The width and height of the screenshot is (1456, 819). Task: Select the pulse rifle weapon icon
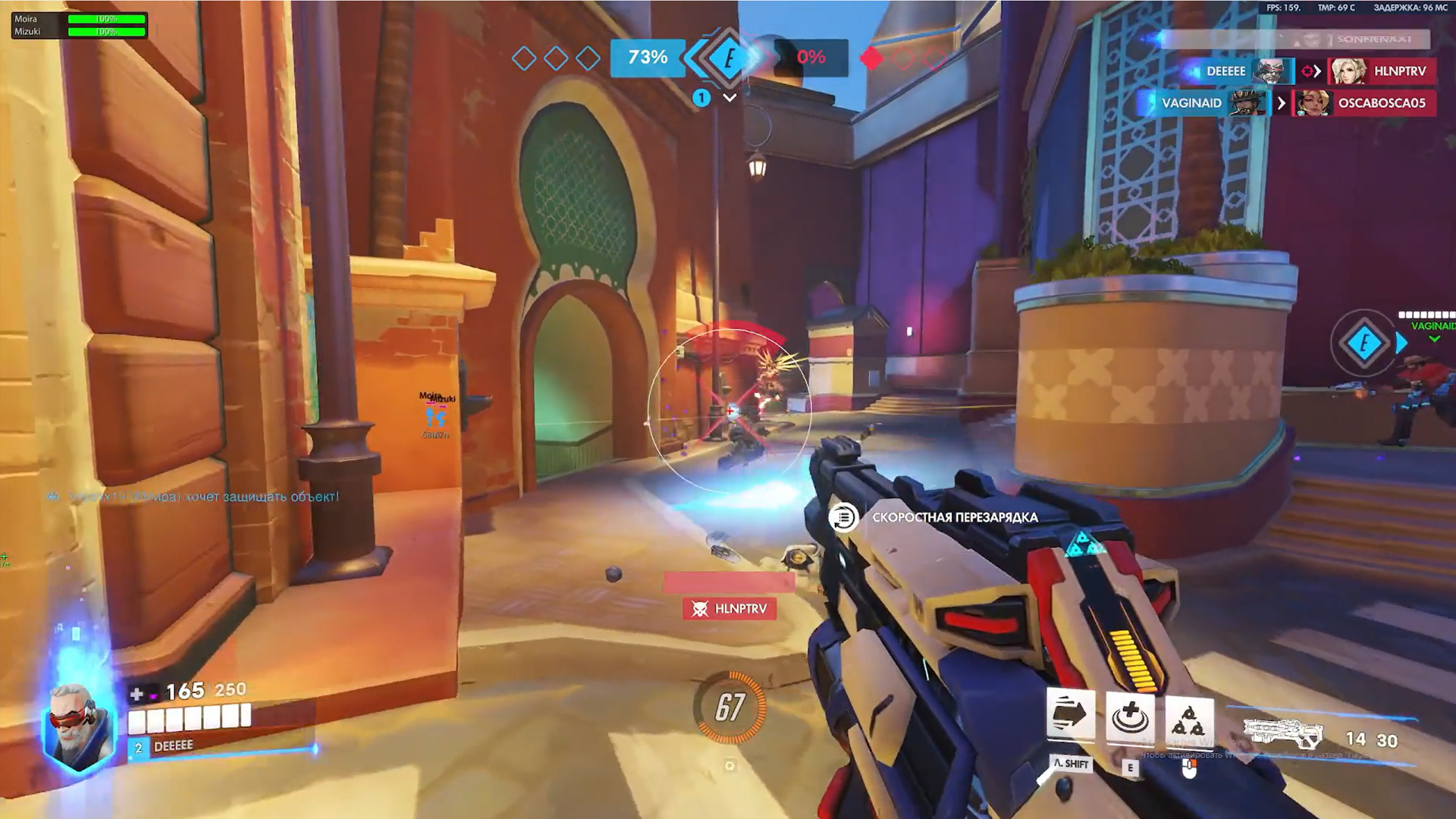(x=1283, y=734)
